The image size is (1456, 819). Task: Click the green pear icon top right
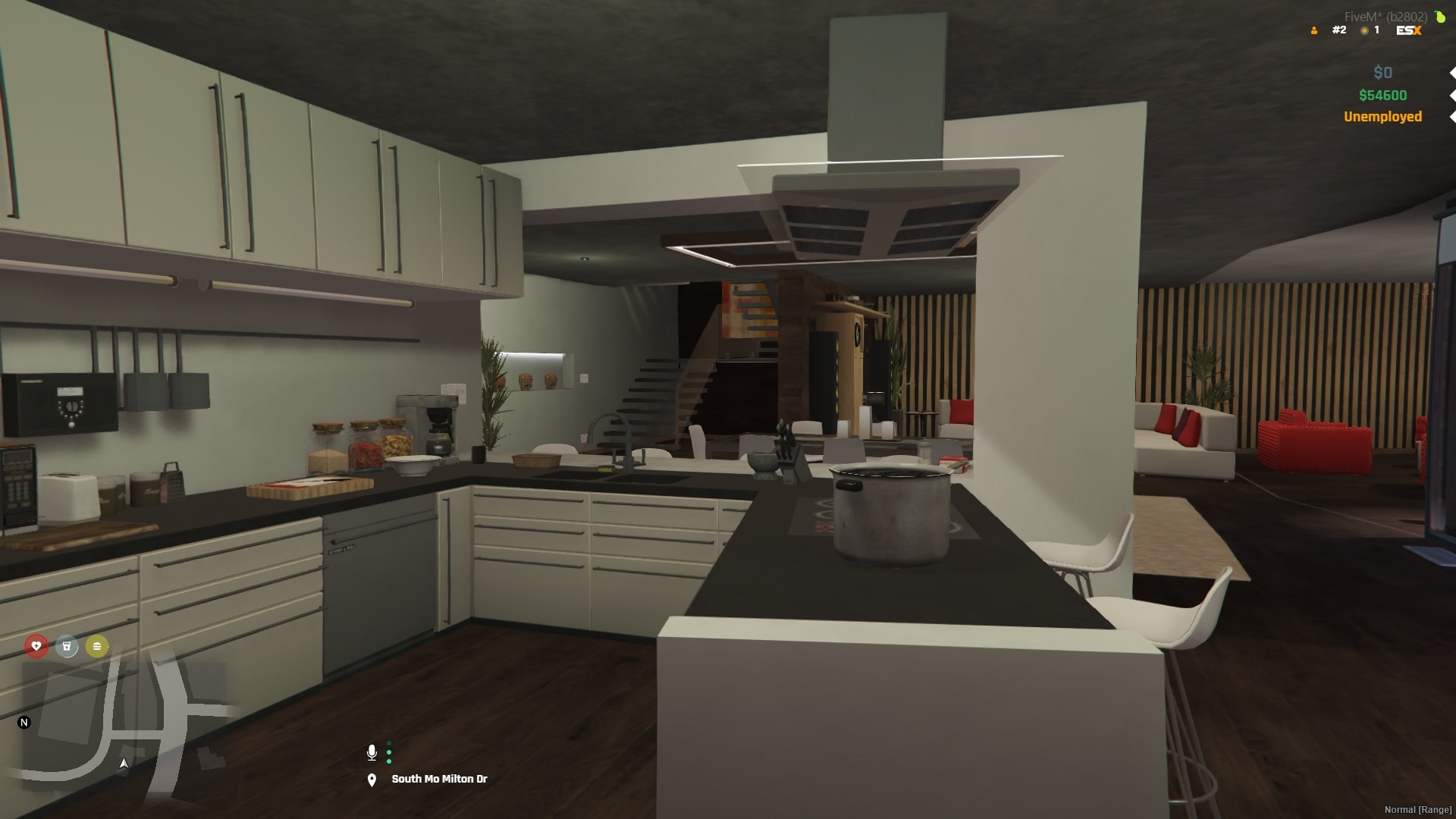click(x=1439, y=16)
